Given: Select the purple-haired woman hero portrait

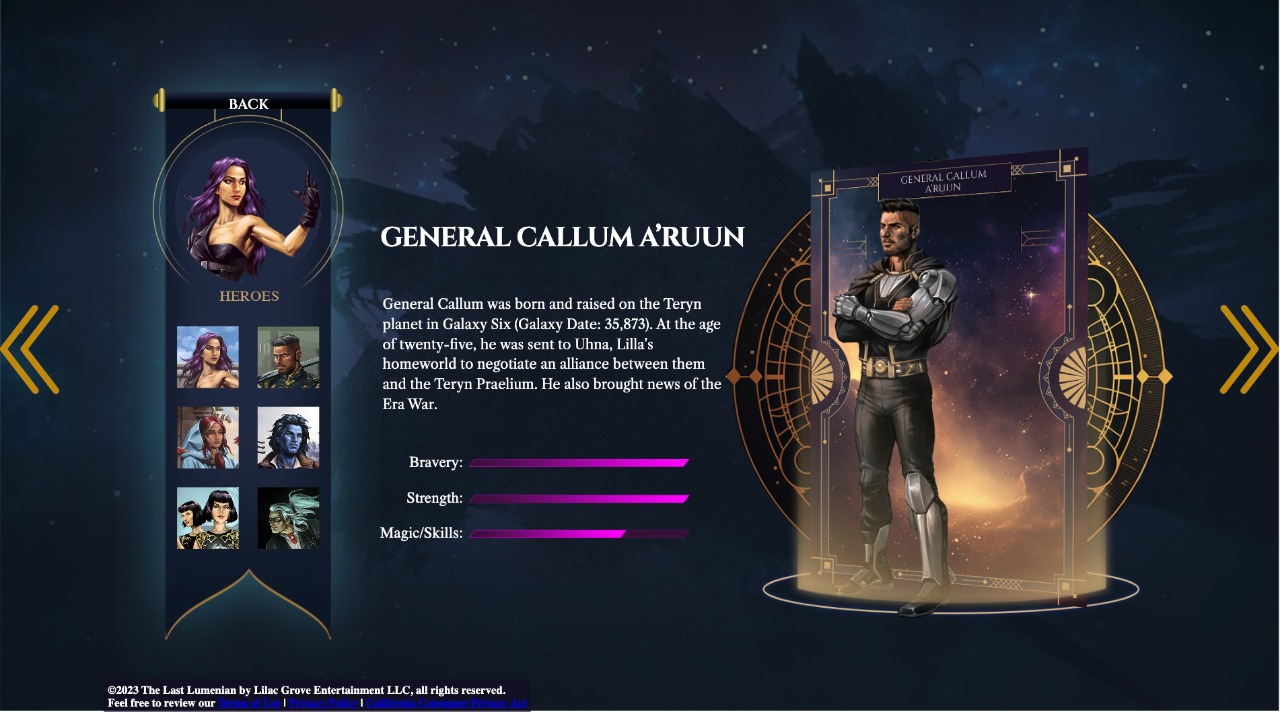Looking at the screenshot, I should coord(208,357).
